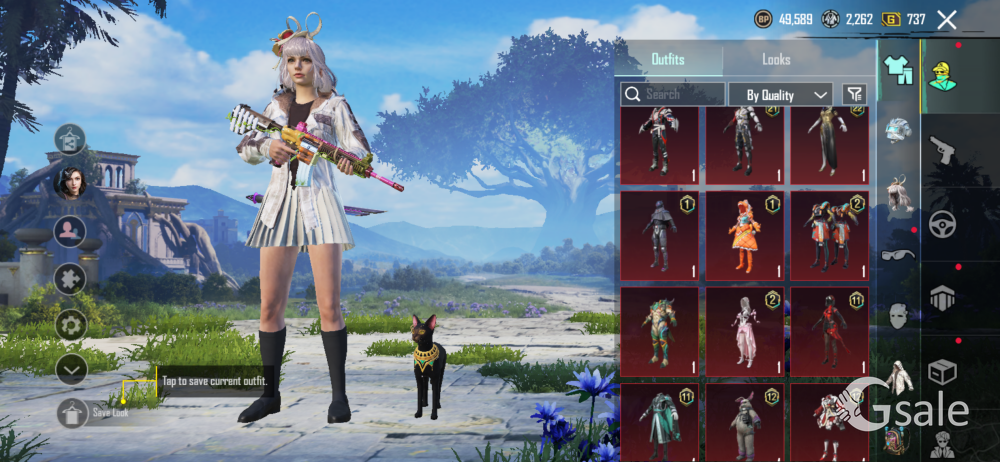Open the share hanger icon

[x=70, y=139]
